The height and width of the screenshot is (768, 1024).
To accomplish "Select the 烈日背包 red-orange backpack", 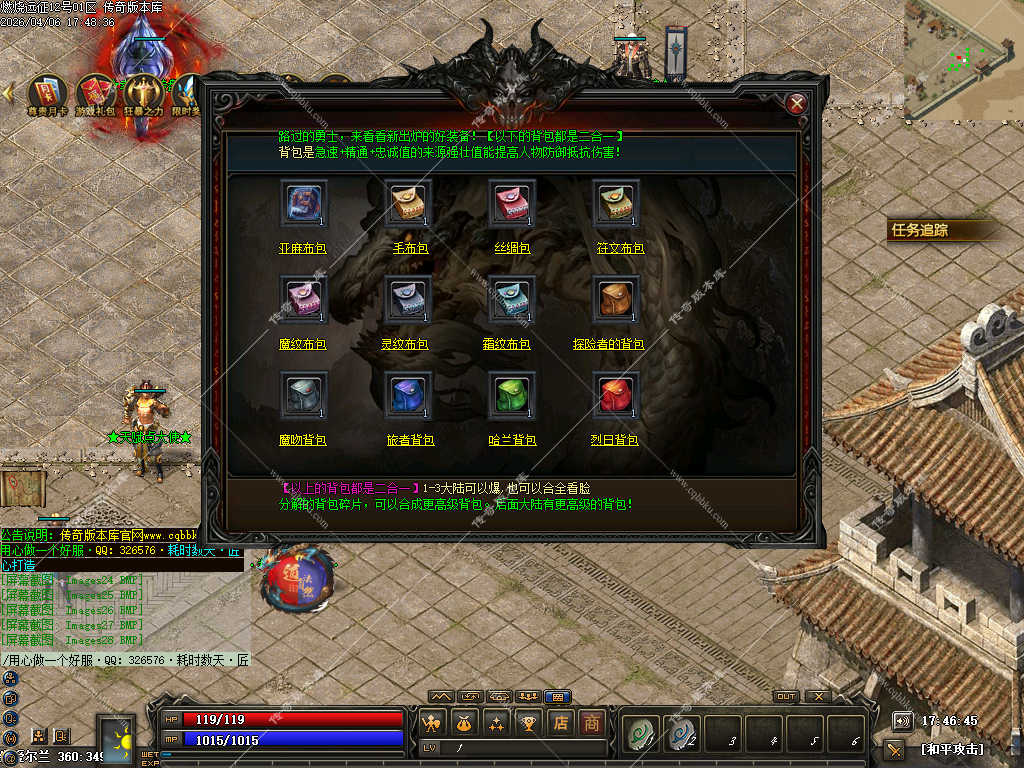I will [616, 396].
